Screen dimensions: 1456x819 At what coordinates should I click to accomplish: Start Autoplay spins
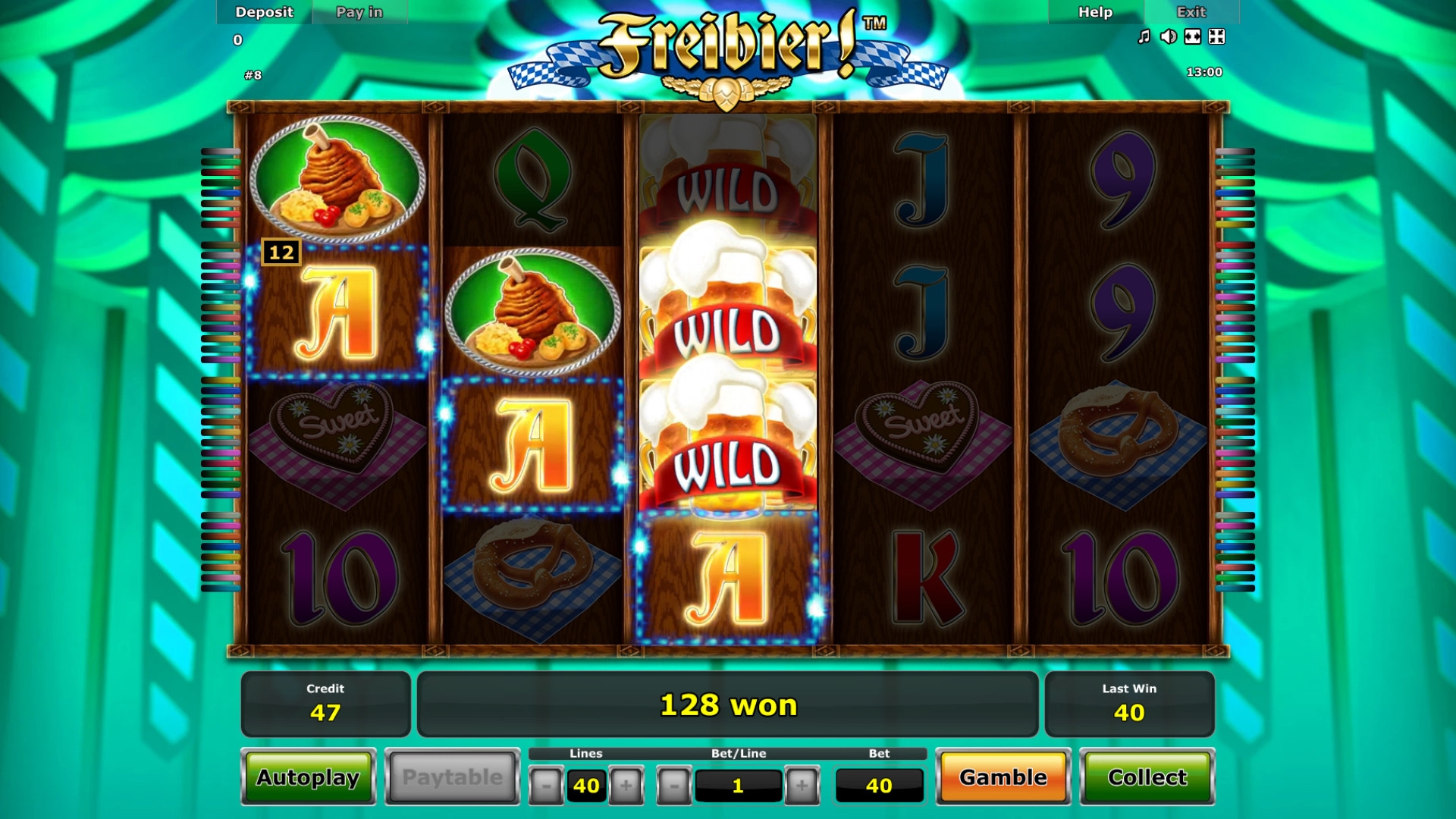click(308, 777)
